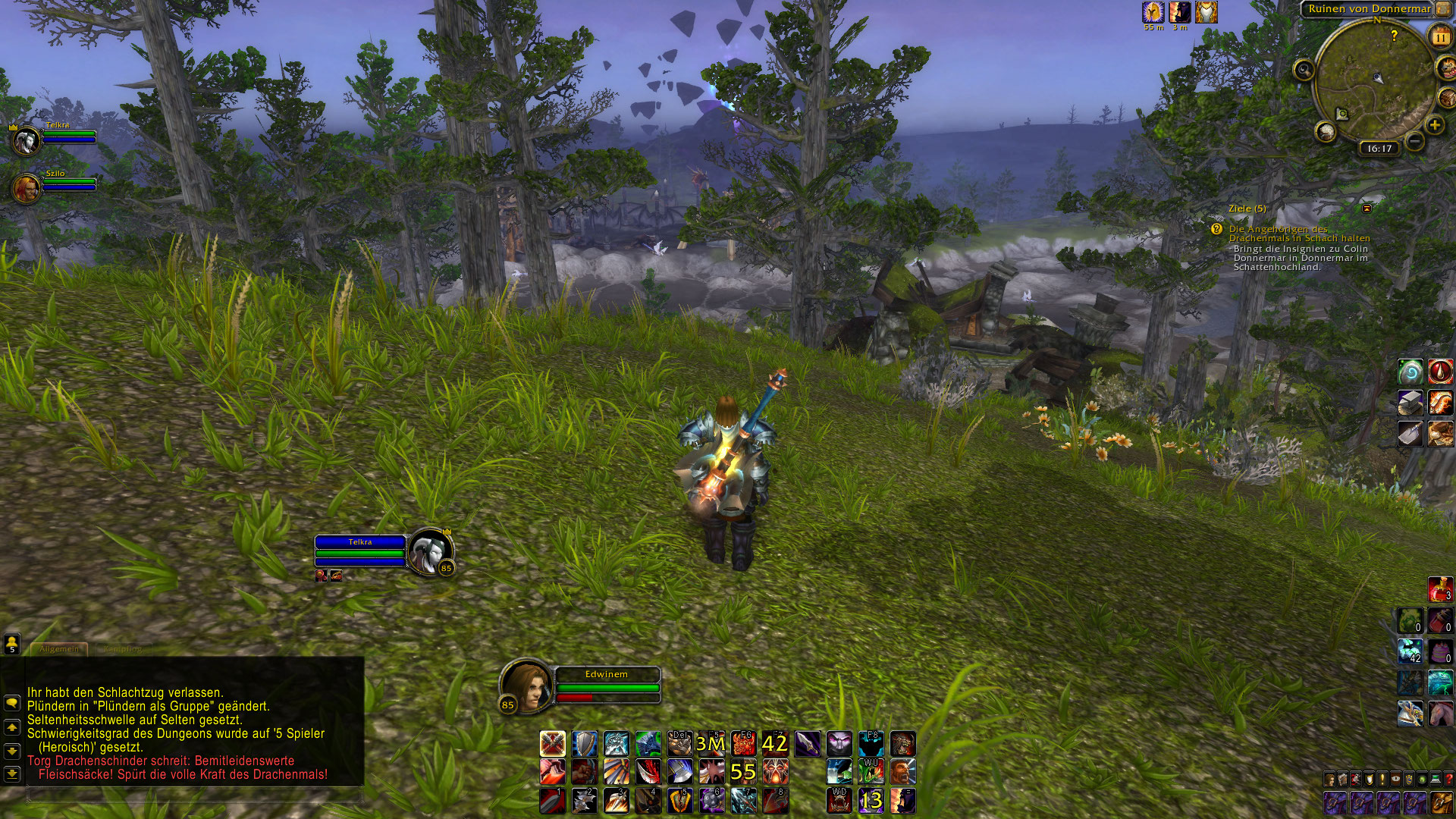Activate the crossed maces ability
Screen dimensions: 1456x819
click(552, 744)
